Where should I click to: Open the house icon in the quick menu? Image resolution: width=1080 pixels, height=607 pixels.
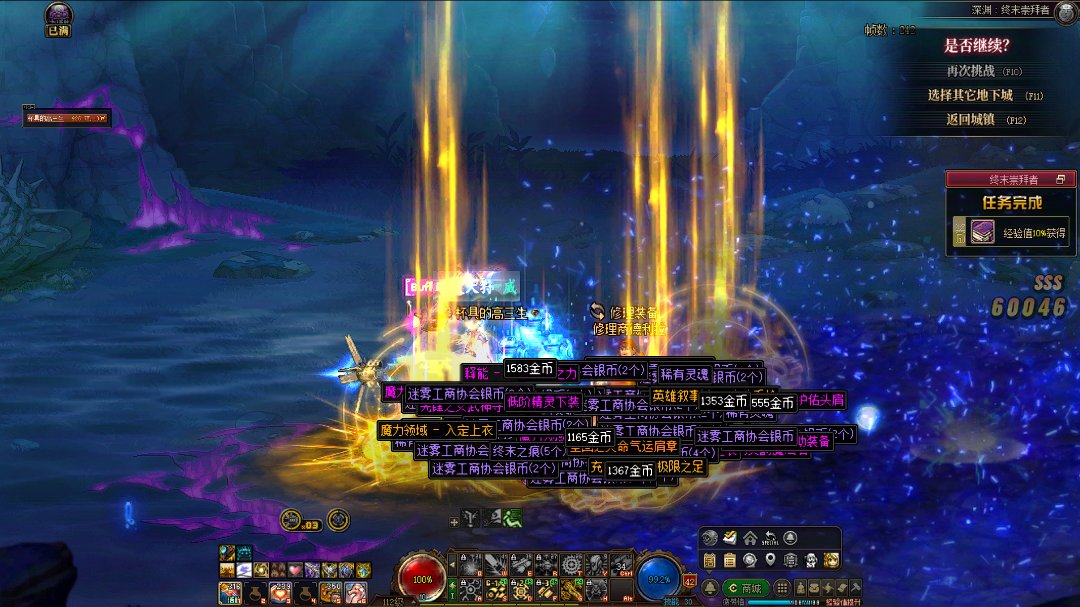[749, 538]
